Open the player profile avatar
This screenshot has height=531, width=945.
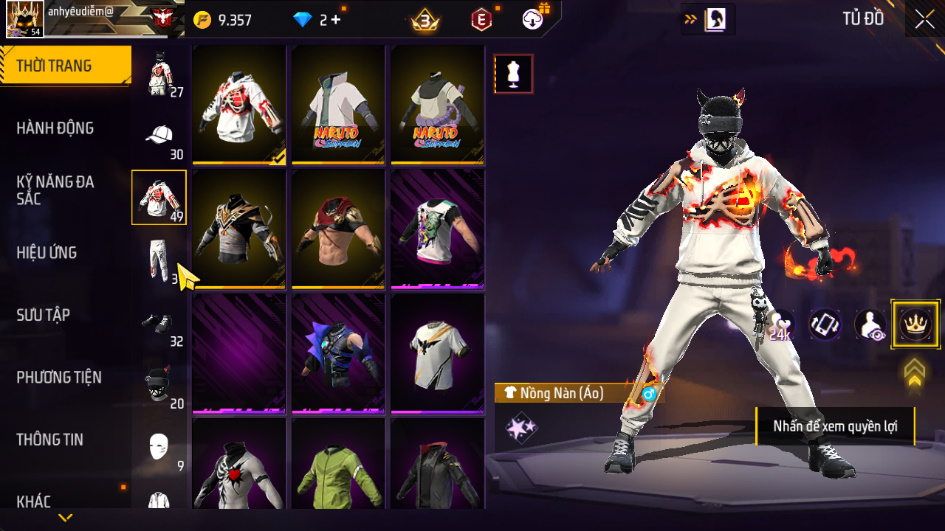tap(23, 20)
